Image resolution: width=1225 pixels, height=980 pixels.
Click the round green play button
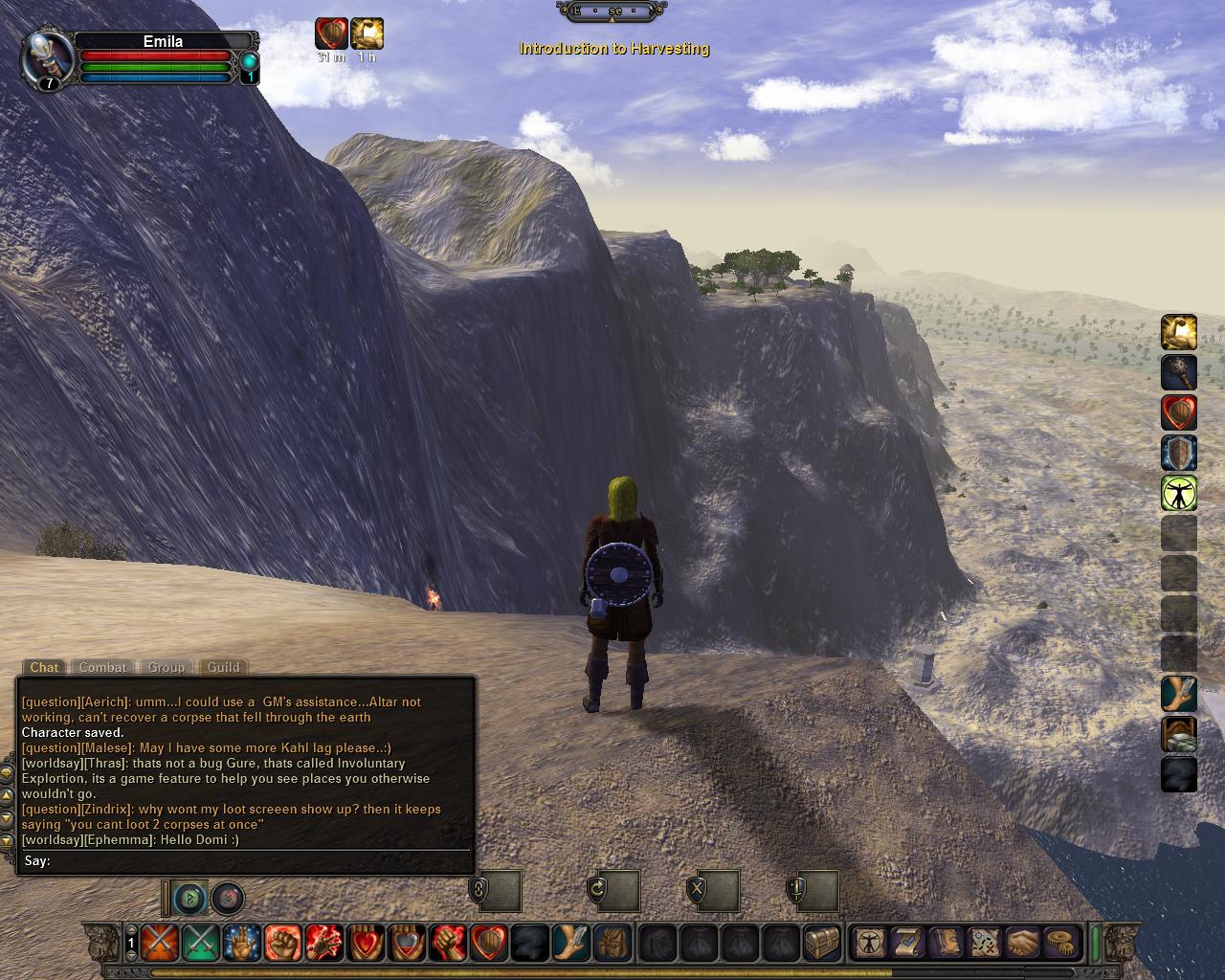point(190,898)
